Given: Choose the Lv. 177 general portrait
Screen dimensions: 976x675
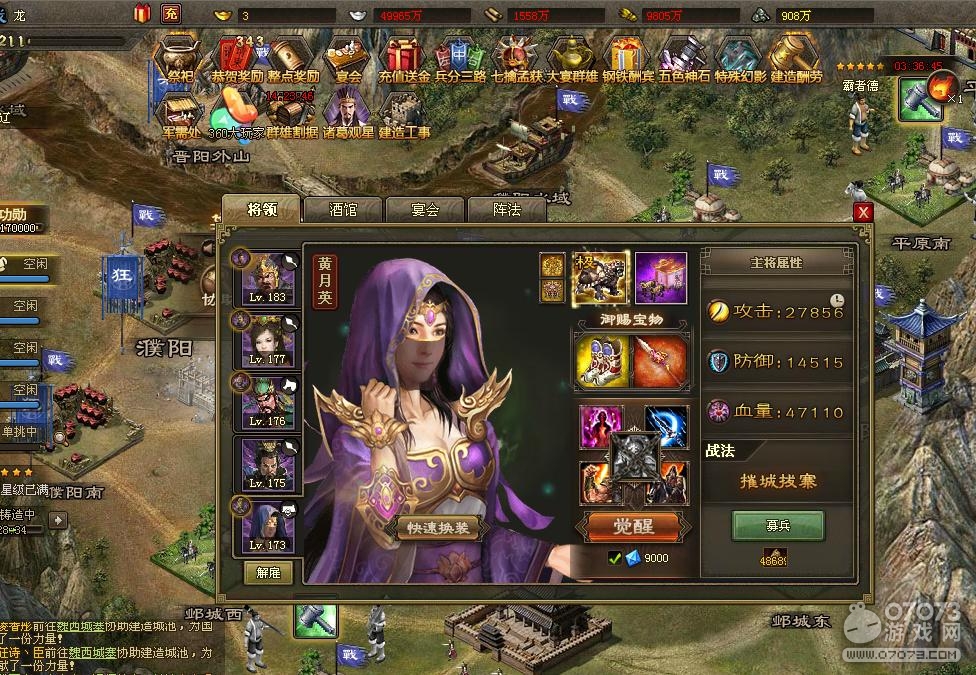Looking at the screenshot, I should click(267, 339).
